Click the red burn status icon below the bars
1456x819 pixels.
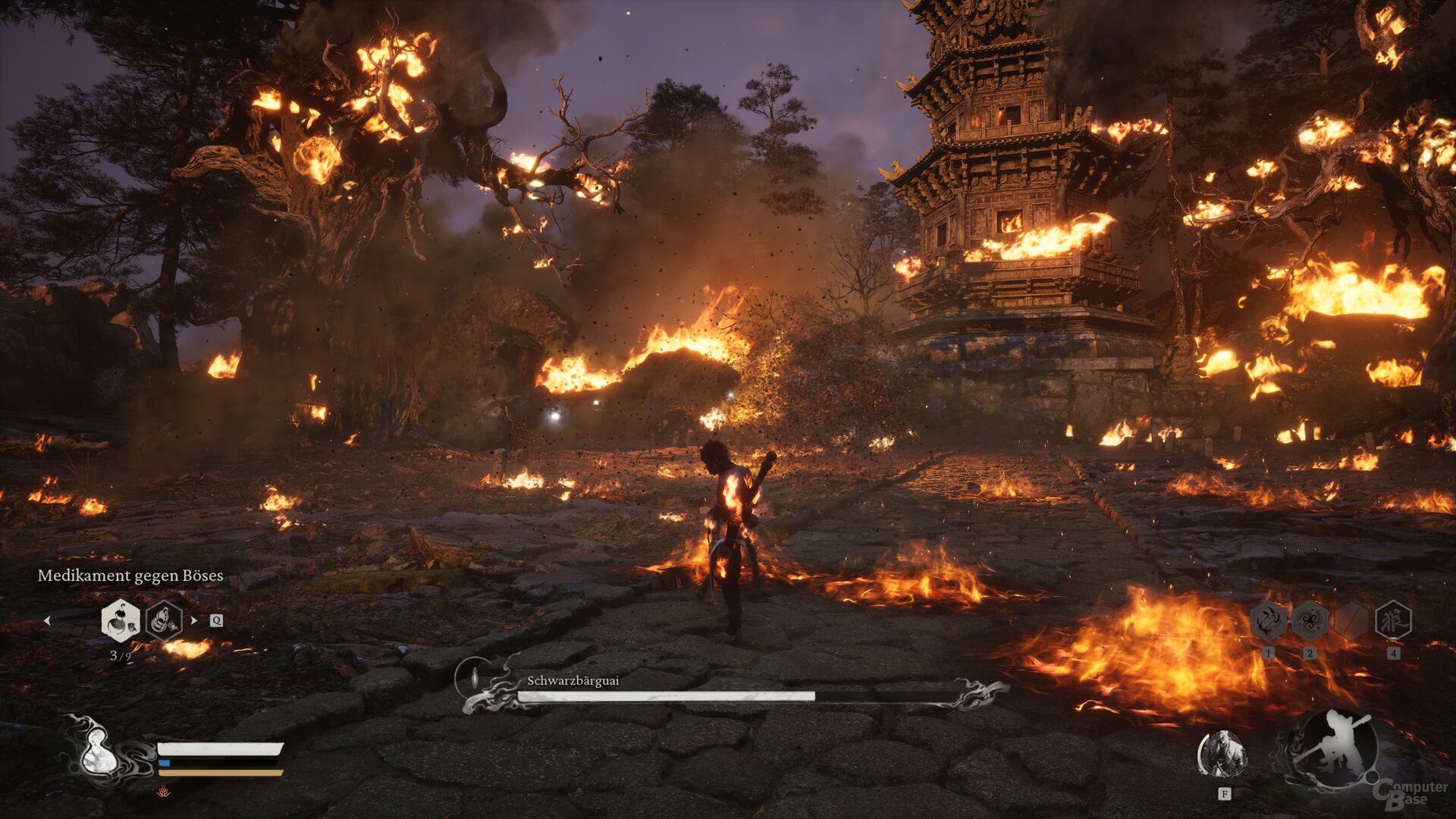tap(164, 792)
